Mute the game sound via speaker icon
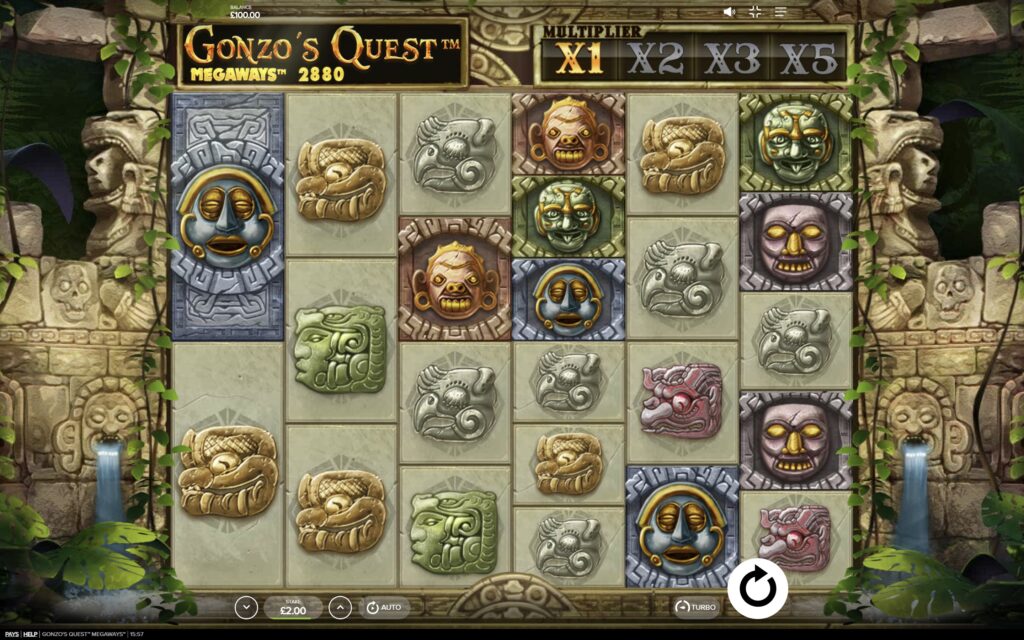 pyautogui.click(x=729, y=12)
